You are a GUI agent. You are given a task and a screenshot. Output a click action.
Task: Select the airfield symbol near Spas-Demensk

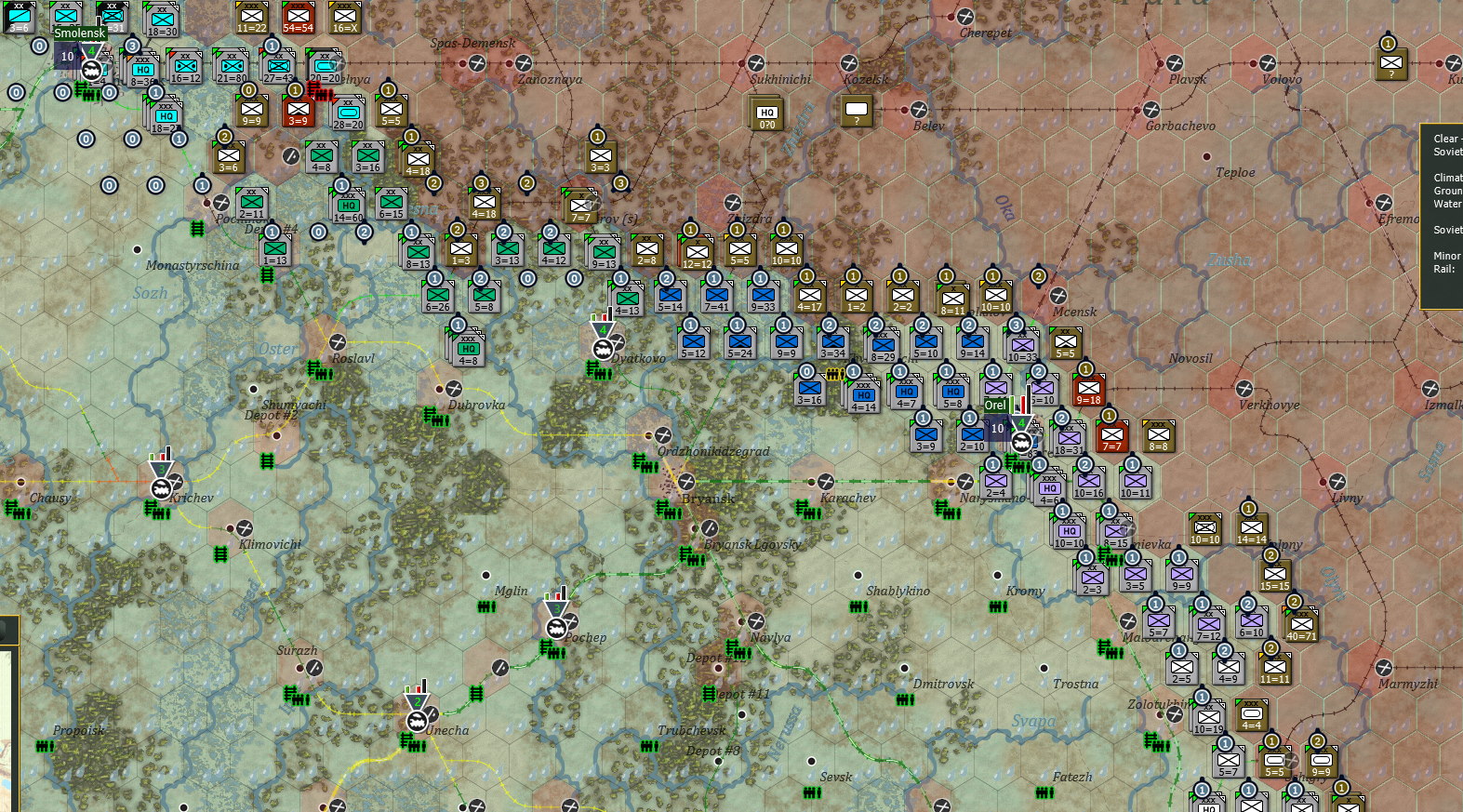click(478, 61)
